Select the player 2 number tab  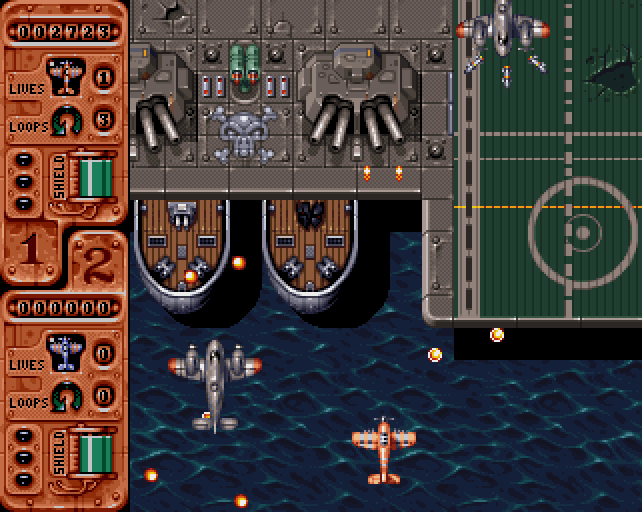(96, 262)
